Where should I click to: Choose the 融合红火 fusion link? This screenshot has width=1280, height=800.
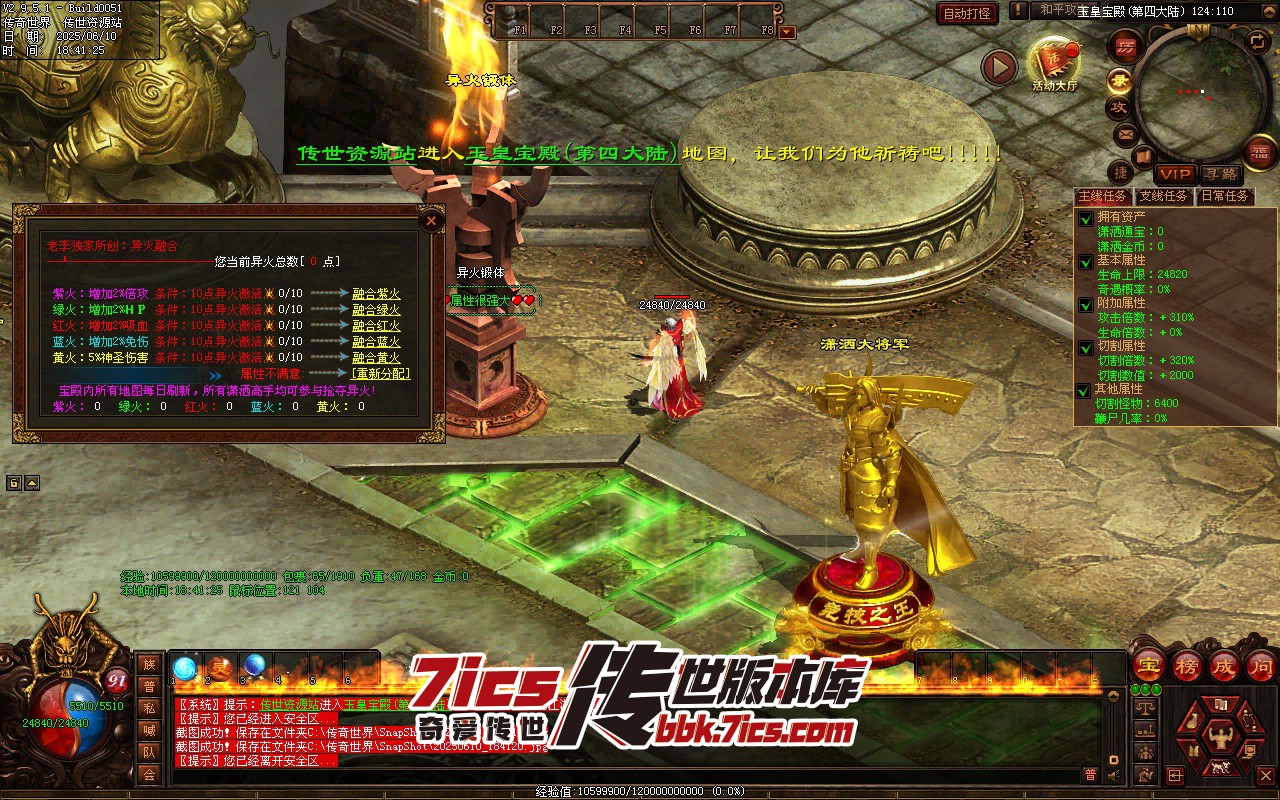376,326
